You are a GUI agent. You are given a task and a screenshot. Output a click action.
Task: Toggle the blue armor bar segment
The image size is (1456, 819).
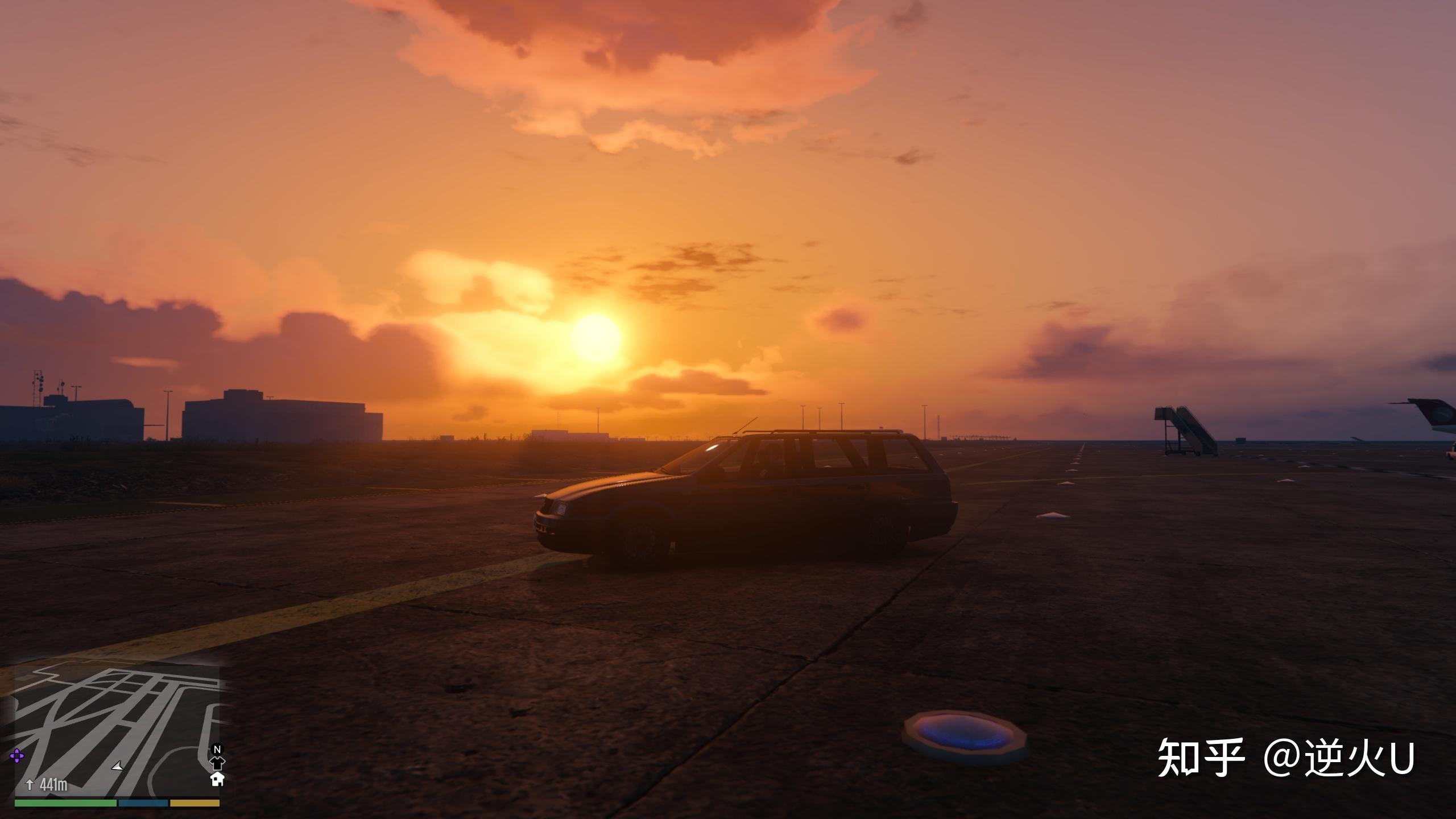(x=143, y=804)
